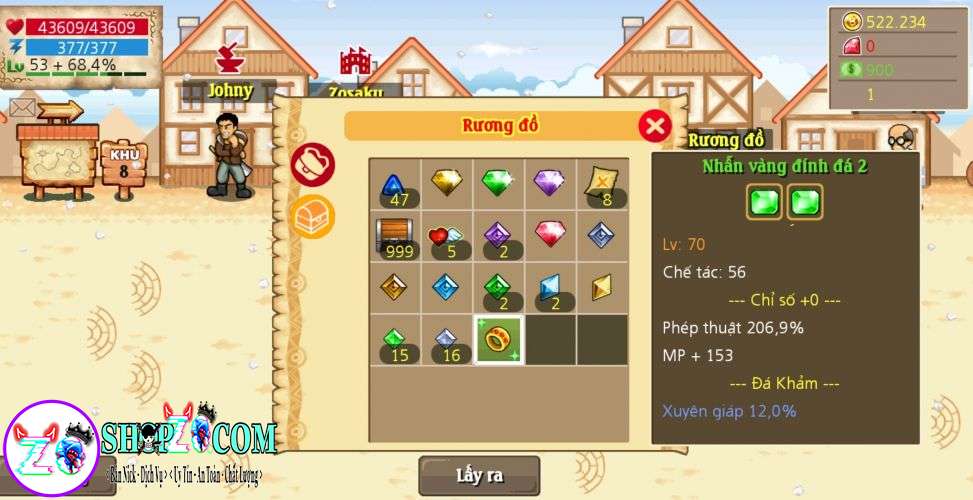The width and height of the screenshot is (973, 500).
Task: Select the winged heart item
Action: tap(446, 237)
